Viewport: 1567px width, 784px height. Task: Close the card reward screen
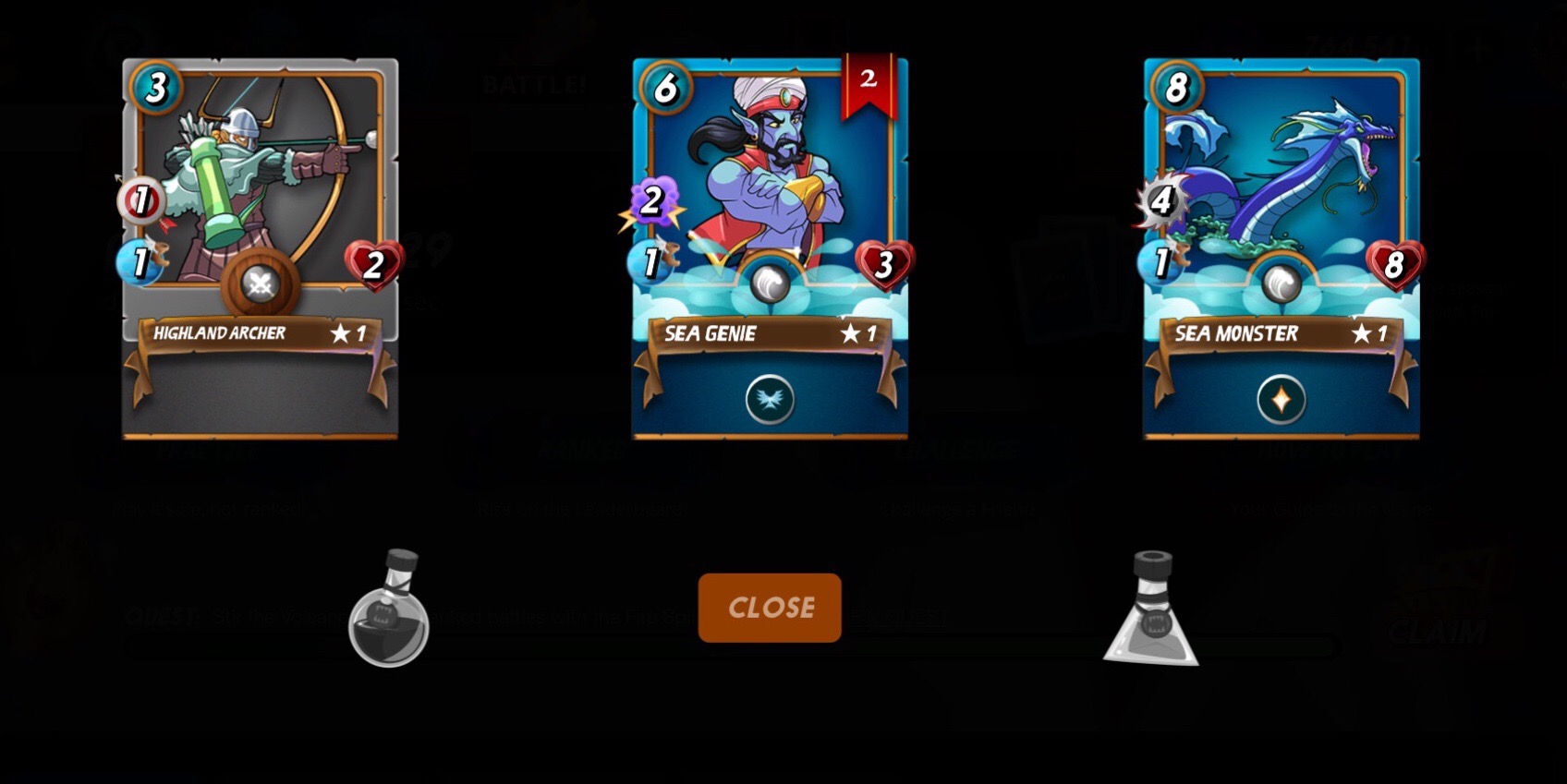770,607
